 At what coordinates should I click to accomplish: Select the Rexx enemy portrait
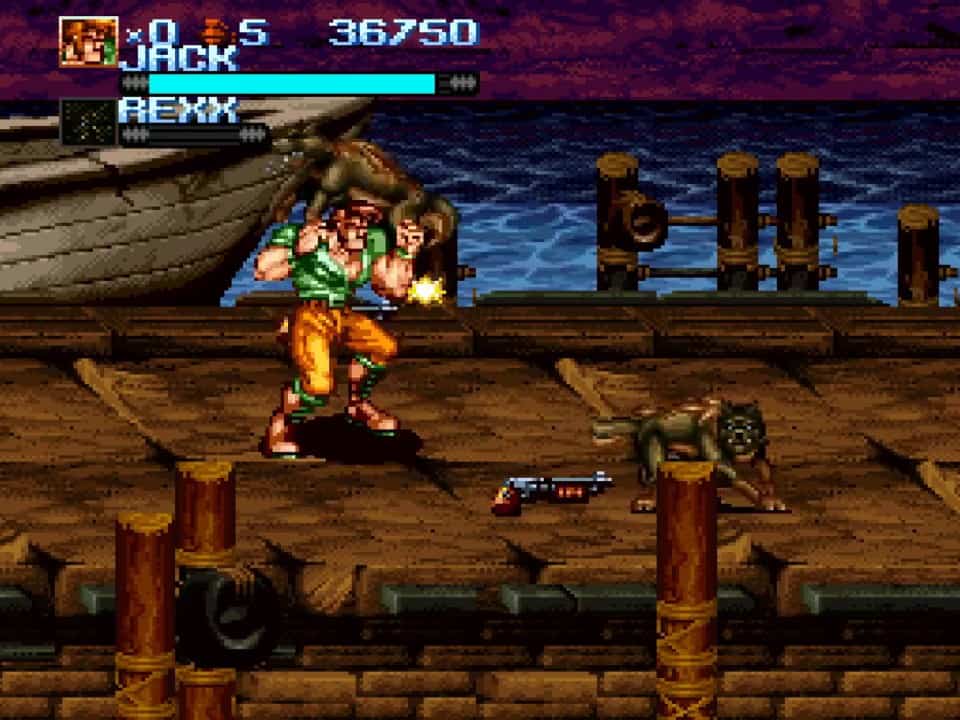(x=88, y=121)
